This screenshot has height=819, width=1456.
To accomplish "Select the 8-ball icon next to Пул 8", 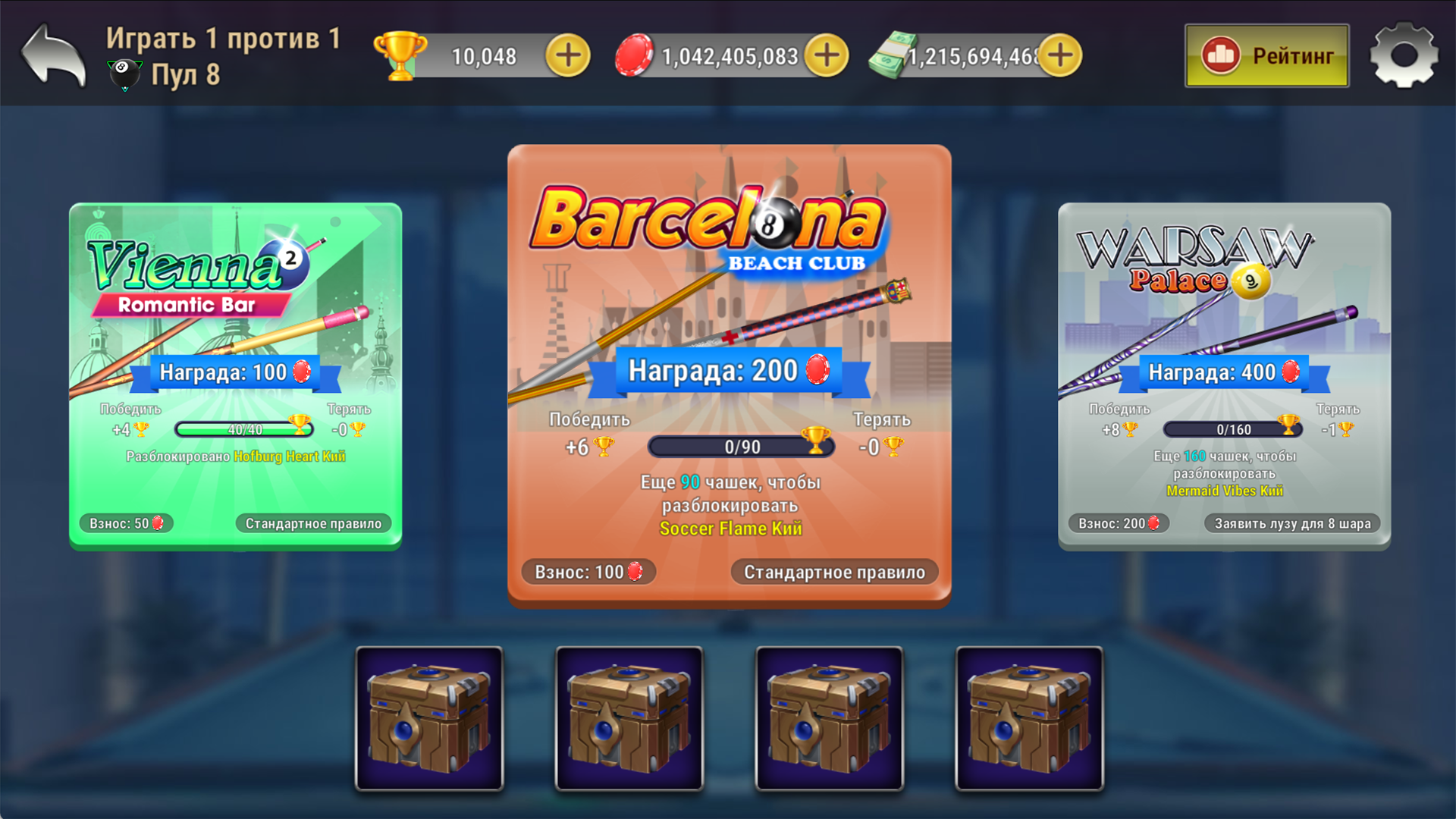I will (x=124, y=74).
